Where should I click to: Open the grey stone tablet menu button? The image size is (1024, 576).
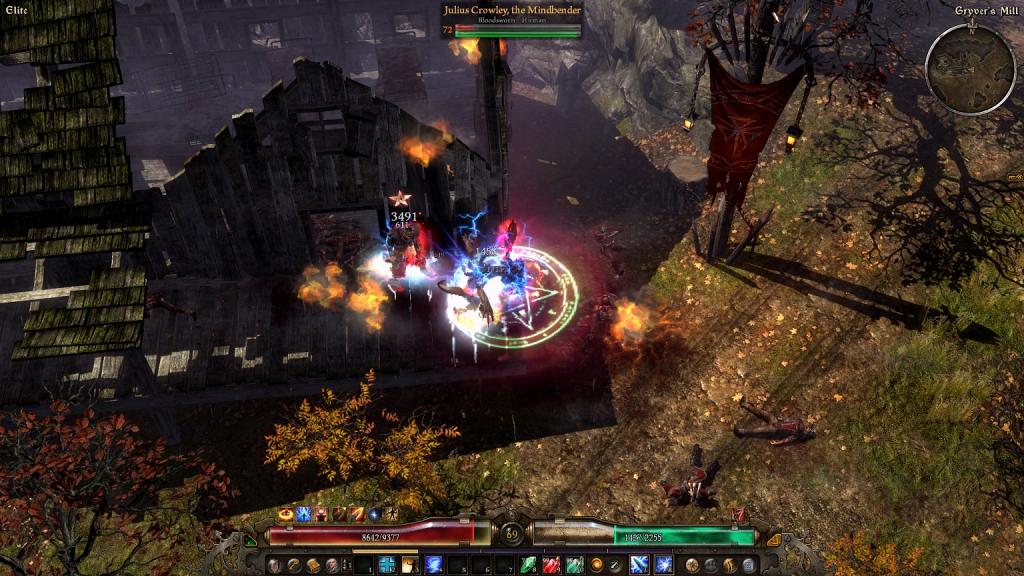(749, 566)
